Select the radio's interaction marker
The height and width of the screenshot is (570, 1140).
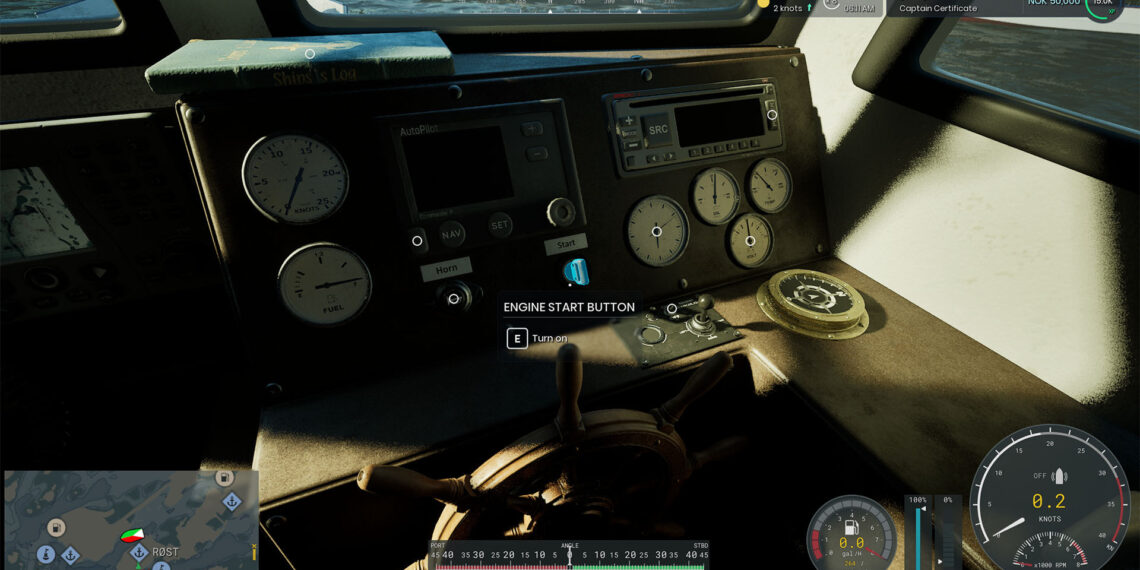click(x=772, y=115)
